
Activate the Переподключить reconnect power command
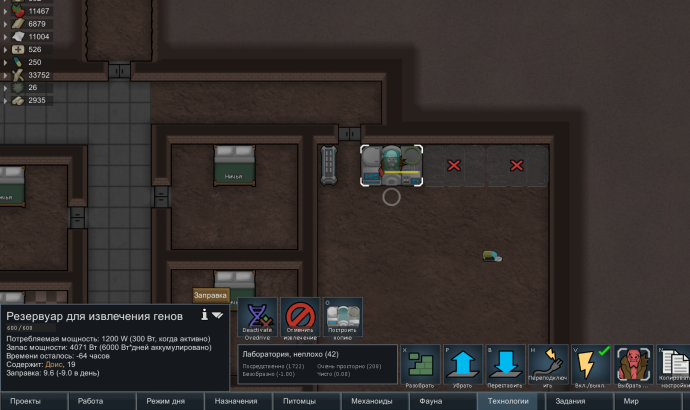(548, 366)
